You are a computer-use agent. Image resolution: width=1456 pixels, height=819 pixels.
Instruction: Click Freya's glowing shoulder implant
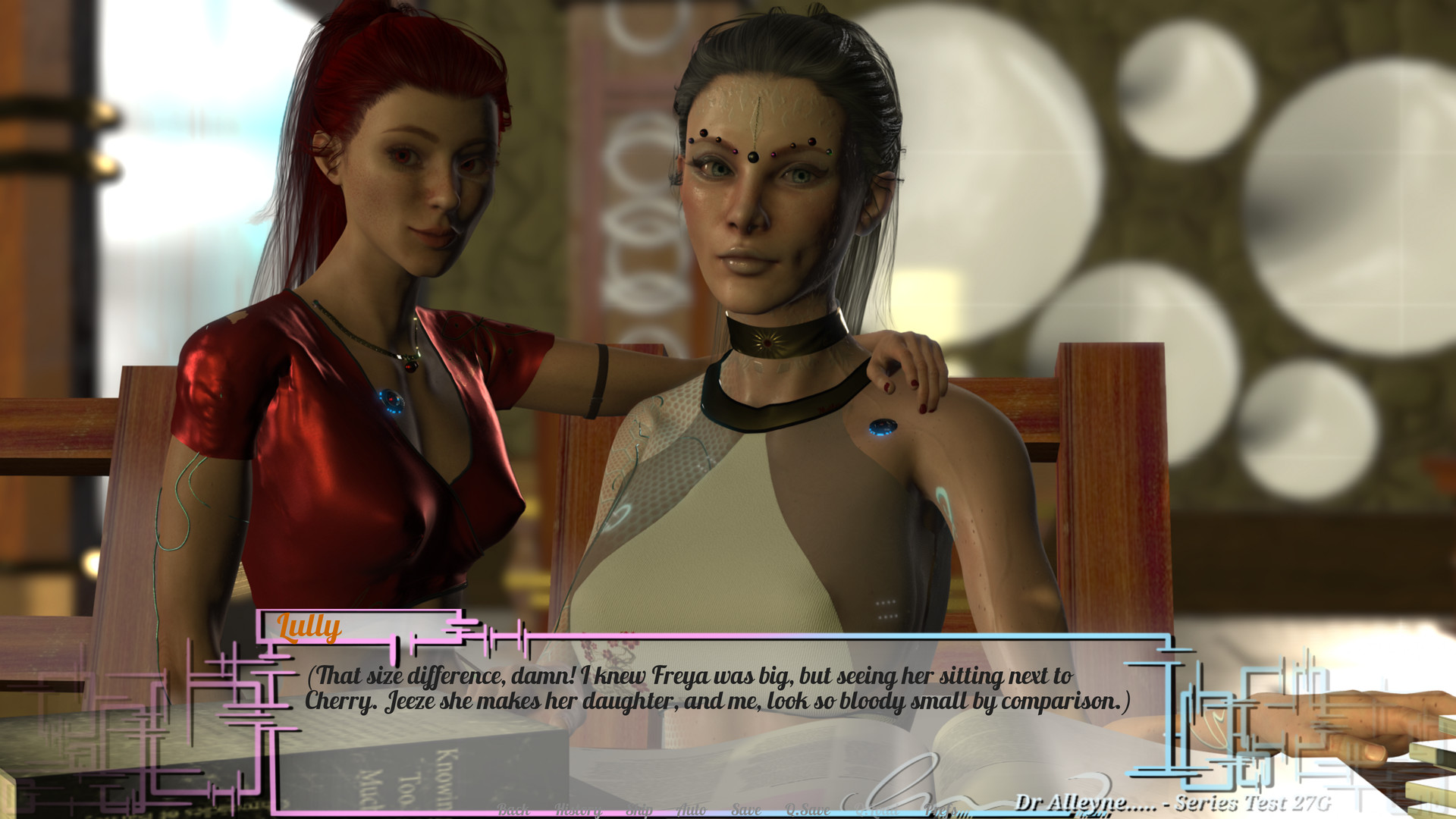click(882, 427)
